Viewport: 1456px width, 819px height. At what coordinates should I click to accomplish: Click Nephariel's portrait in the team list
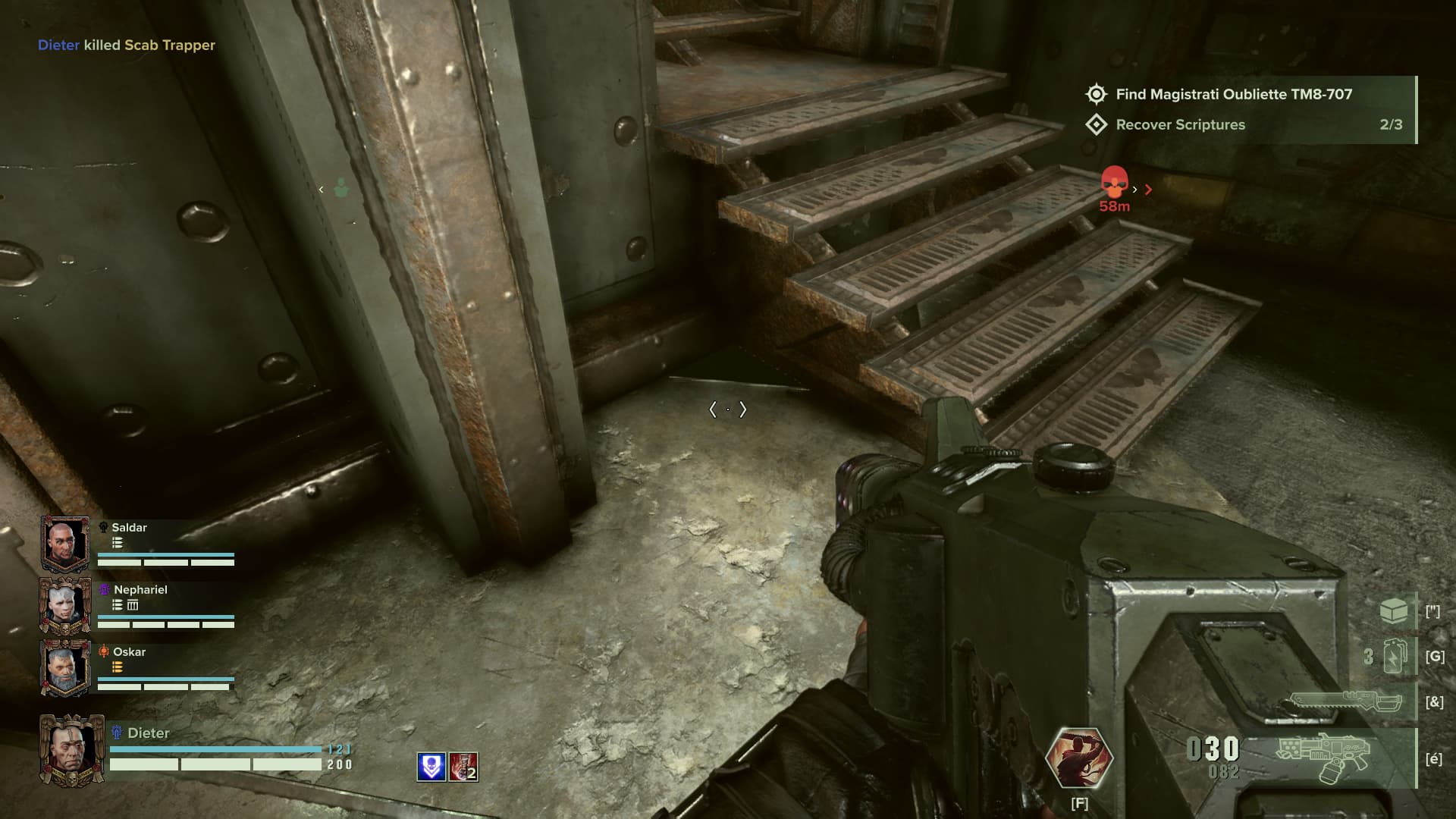point(65,605)
